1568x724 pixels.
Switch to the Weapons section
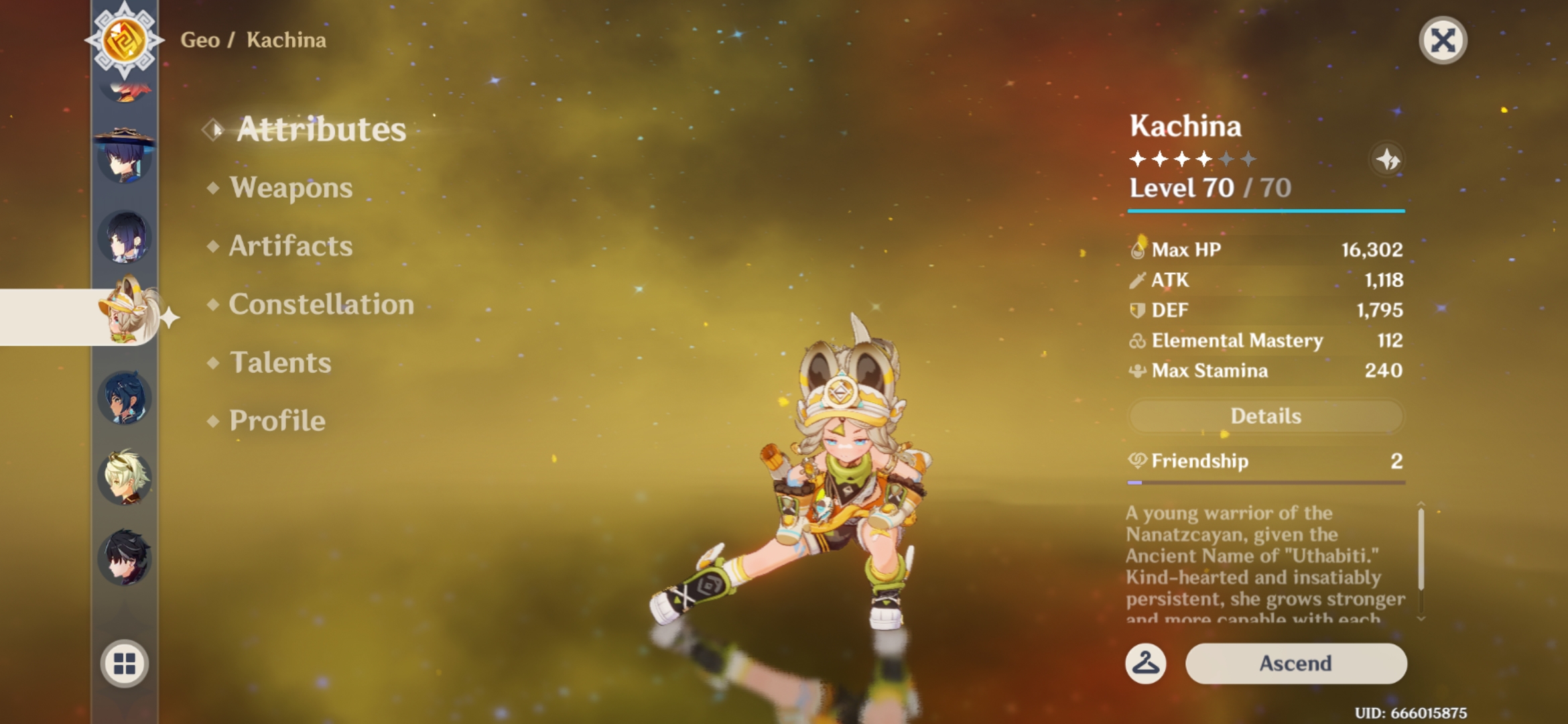tap(290, 188)
